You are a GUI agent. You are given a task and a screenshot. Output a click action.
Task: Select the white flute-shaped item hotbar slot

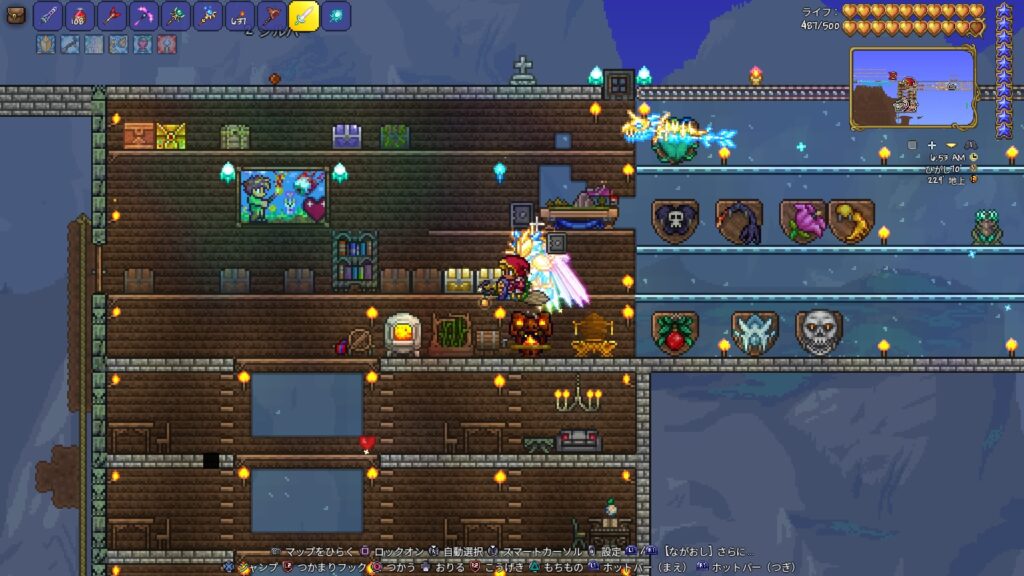[47, 16]
